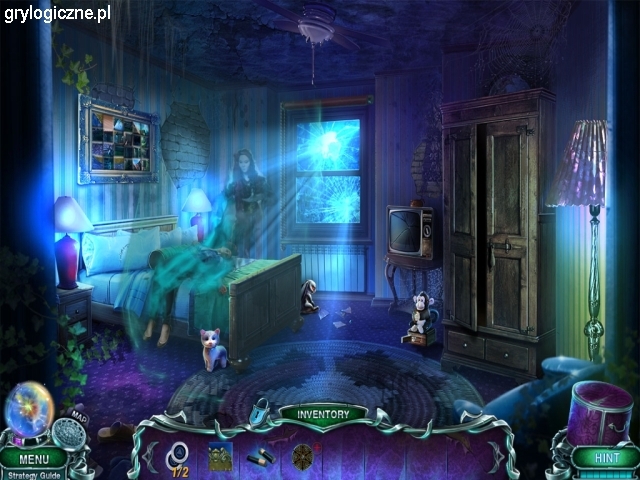The width and height of the screenshot is (640, 480).
Task: Click the INVENTORY label
Action: coord(322,413)
